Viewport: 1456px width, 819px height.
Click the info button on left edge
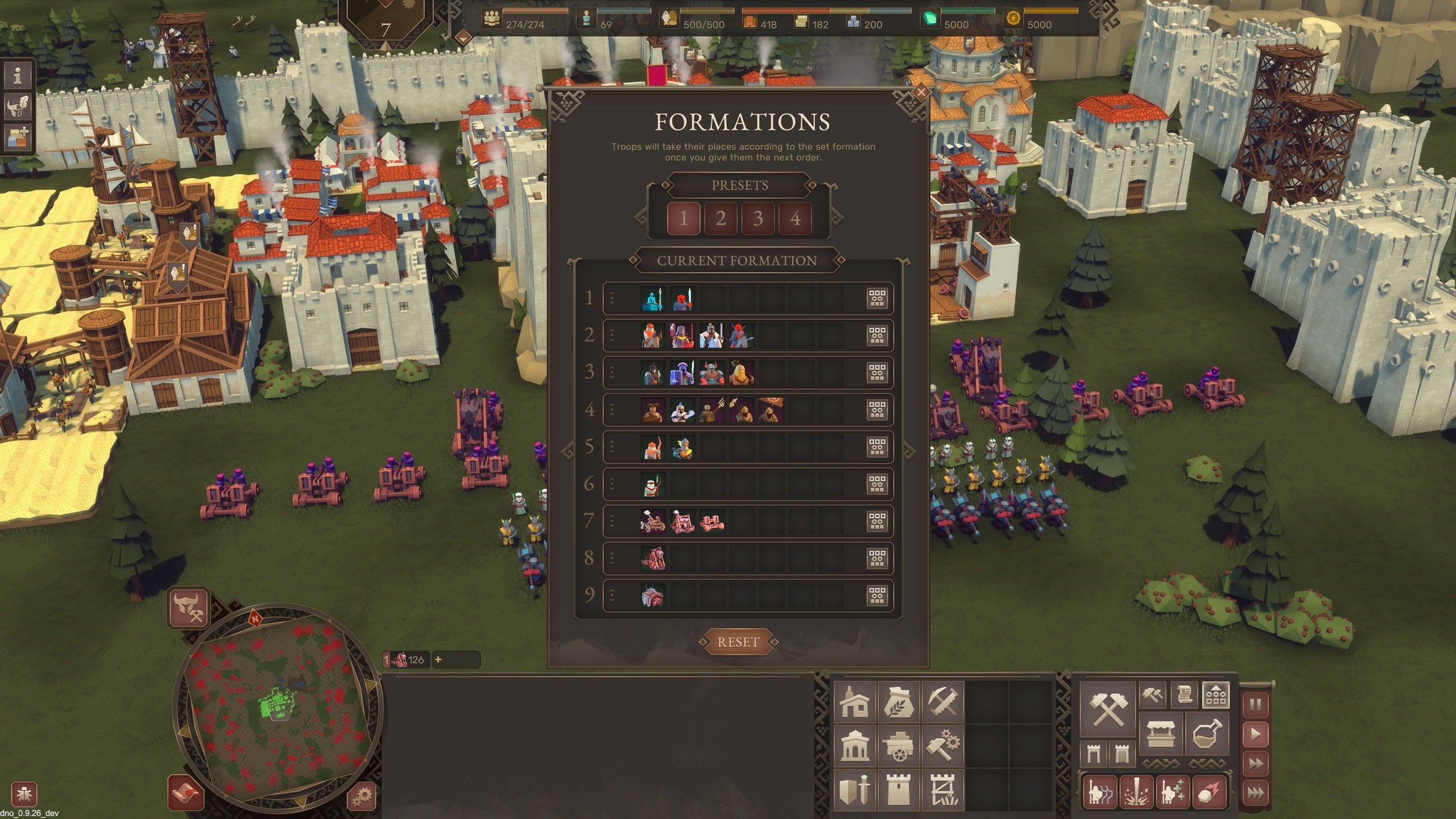[x=18, y=75]
